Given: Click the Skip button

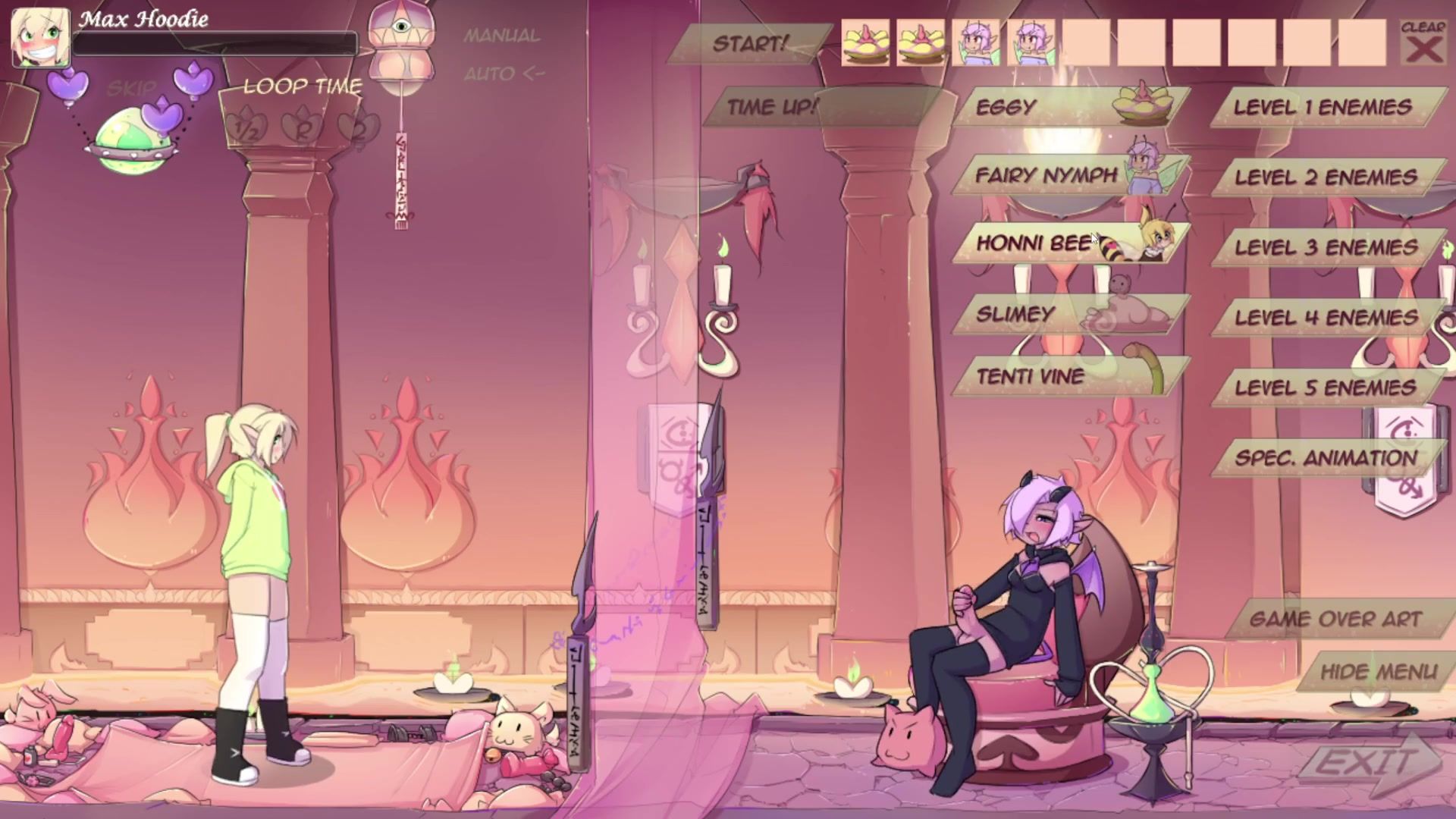Looking at the screenshot, I should [x=132, y=89].
